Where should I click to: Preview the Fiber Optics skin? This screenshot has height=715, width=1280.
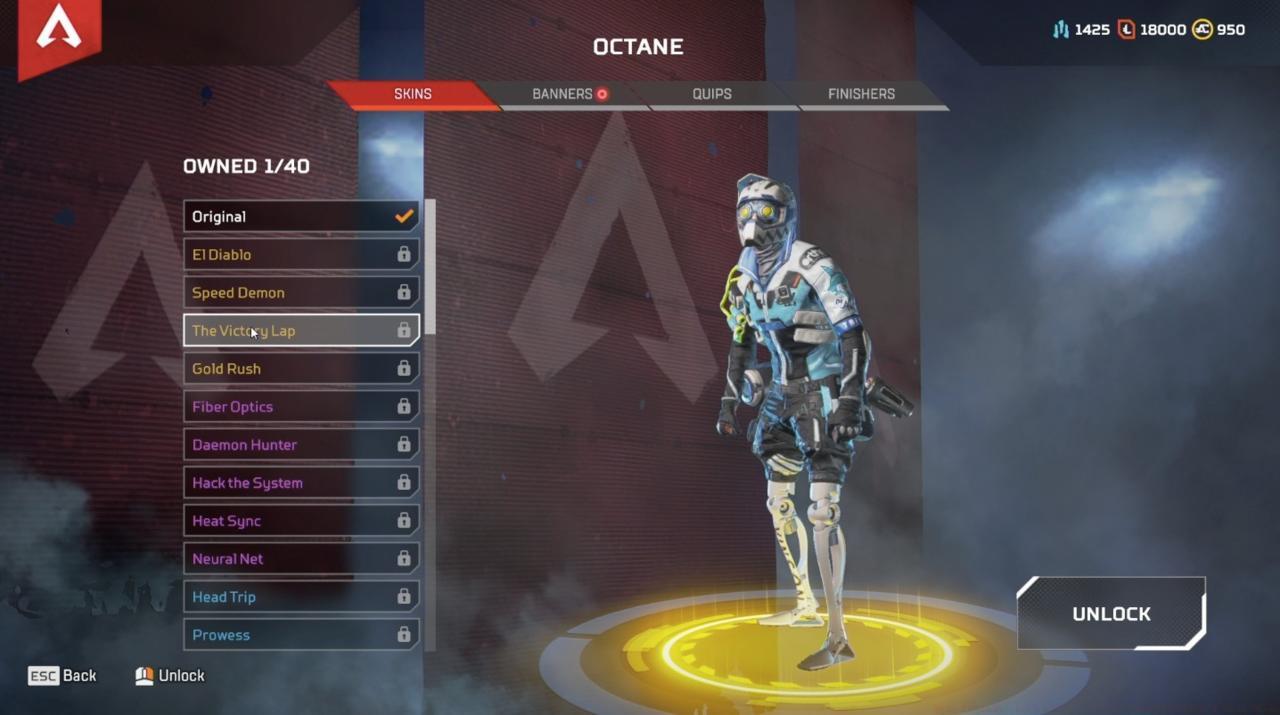(x=301, y=406)
